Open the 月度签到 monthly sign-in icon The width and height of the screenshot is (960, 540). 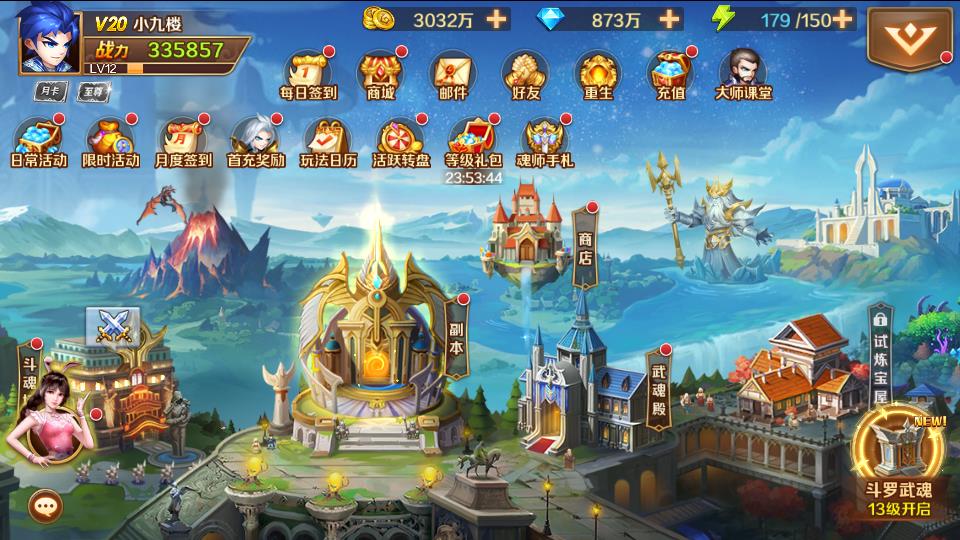183,140
